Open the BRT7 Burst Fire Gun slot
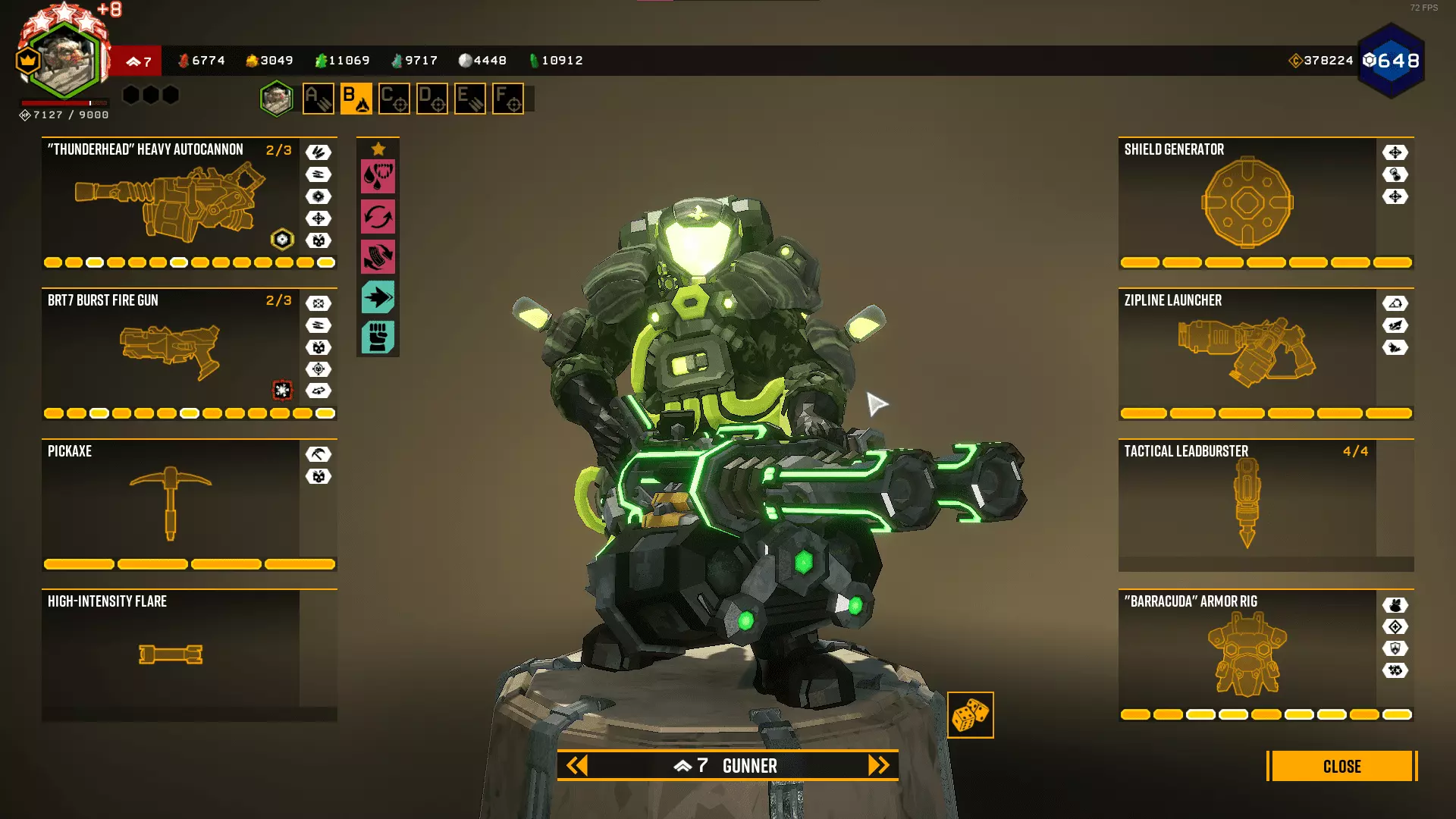 [x=171, y=353]
